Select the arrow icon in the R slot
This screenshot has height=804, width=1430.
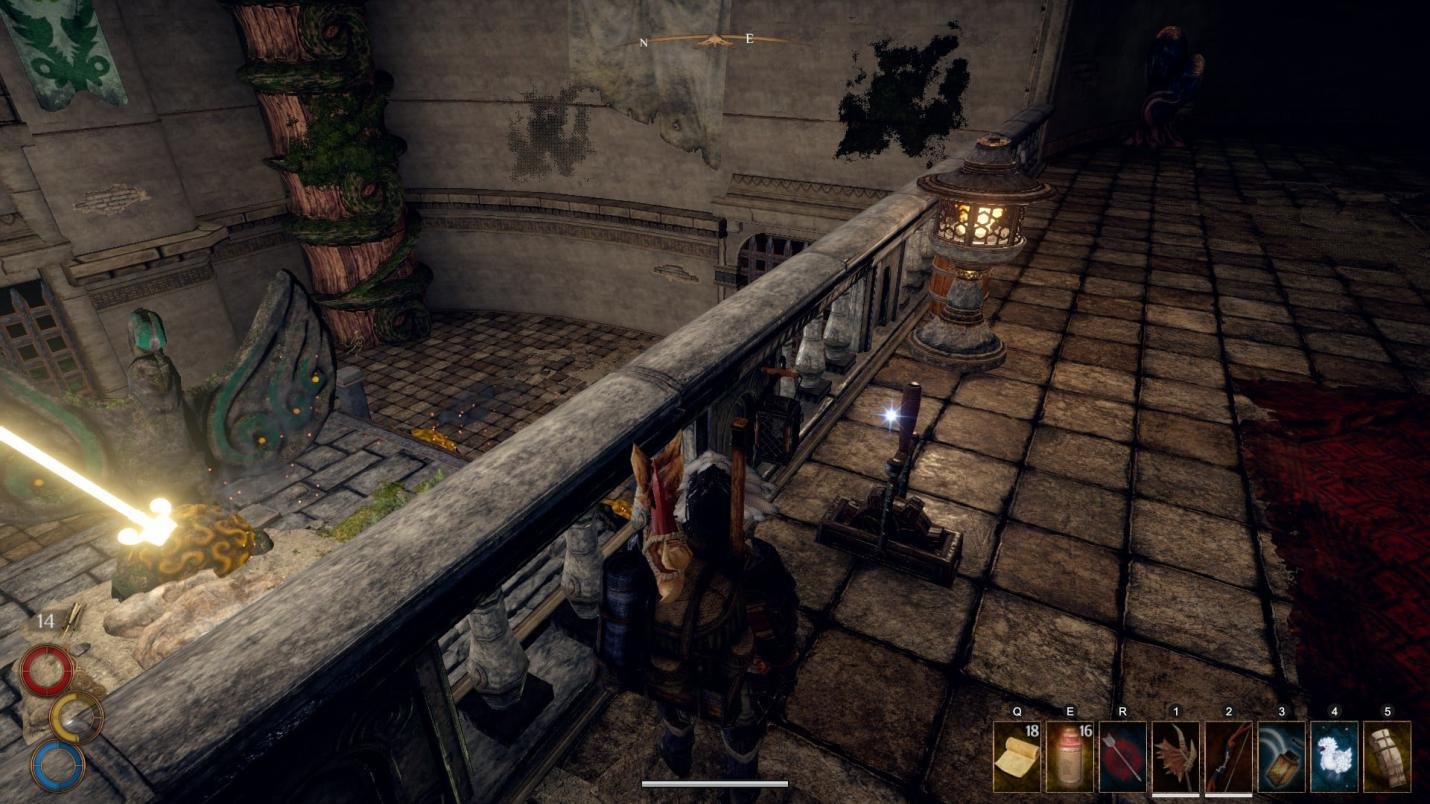tap(1120, 758)
